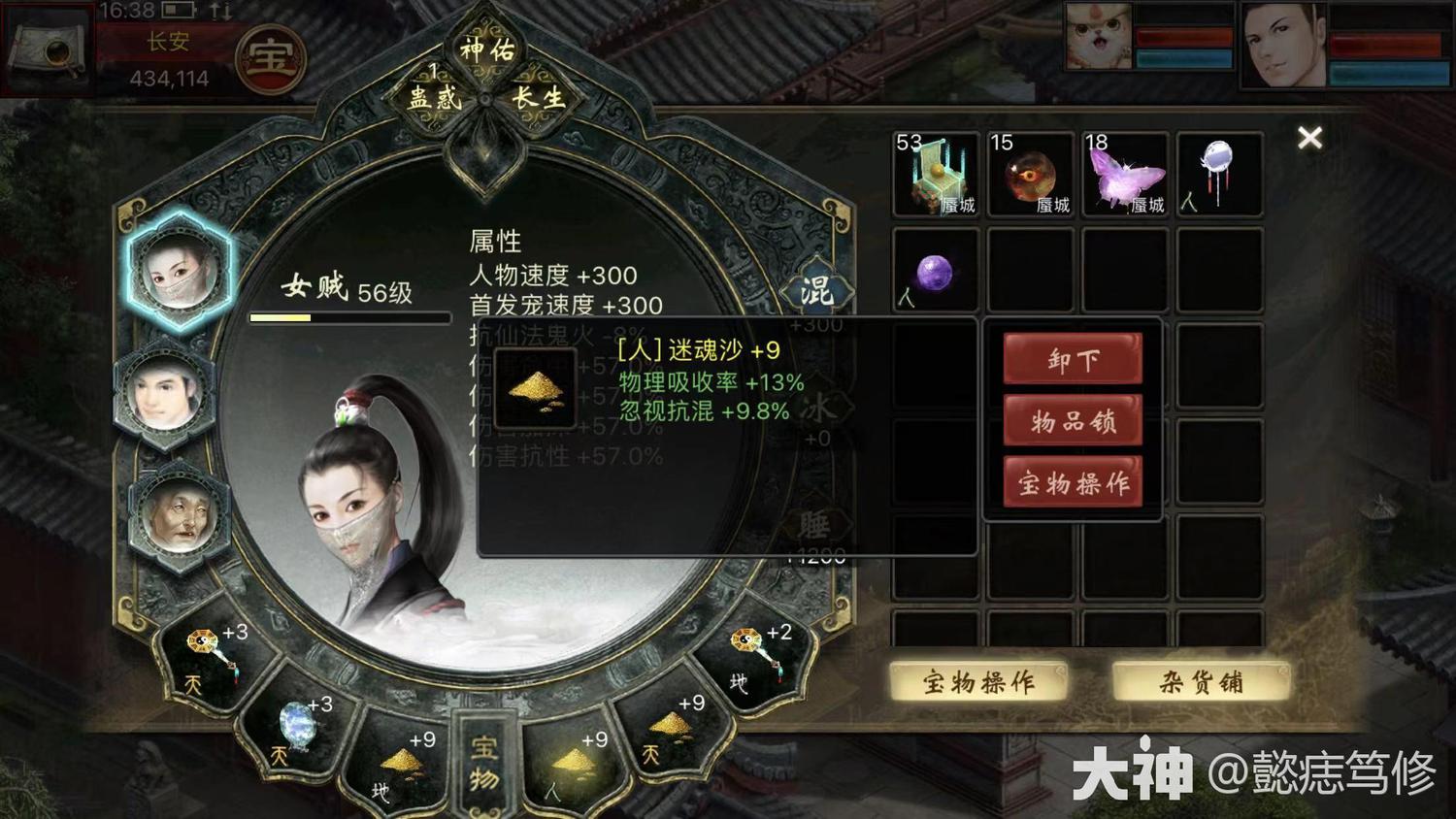Viewport: 1456px width, 819px height.
Task: Switch to the 长生 tab
Action: (539, 97)
